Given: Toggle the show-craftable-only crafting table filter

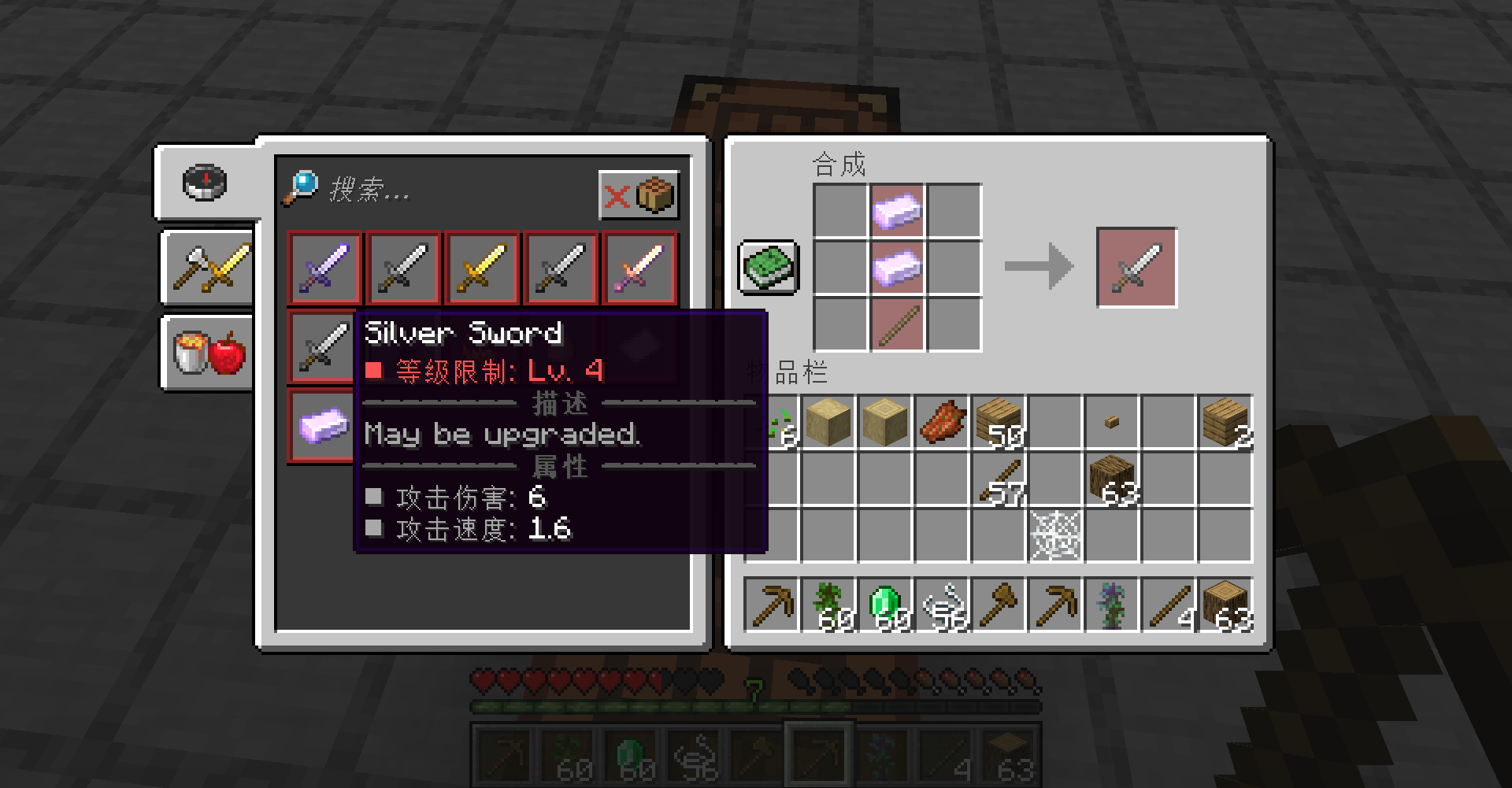Looking at the screenshot, I should point(639,195).
